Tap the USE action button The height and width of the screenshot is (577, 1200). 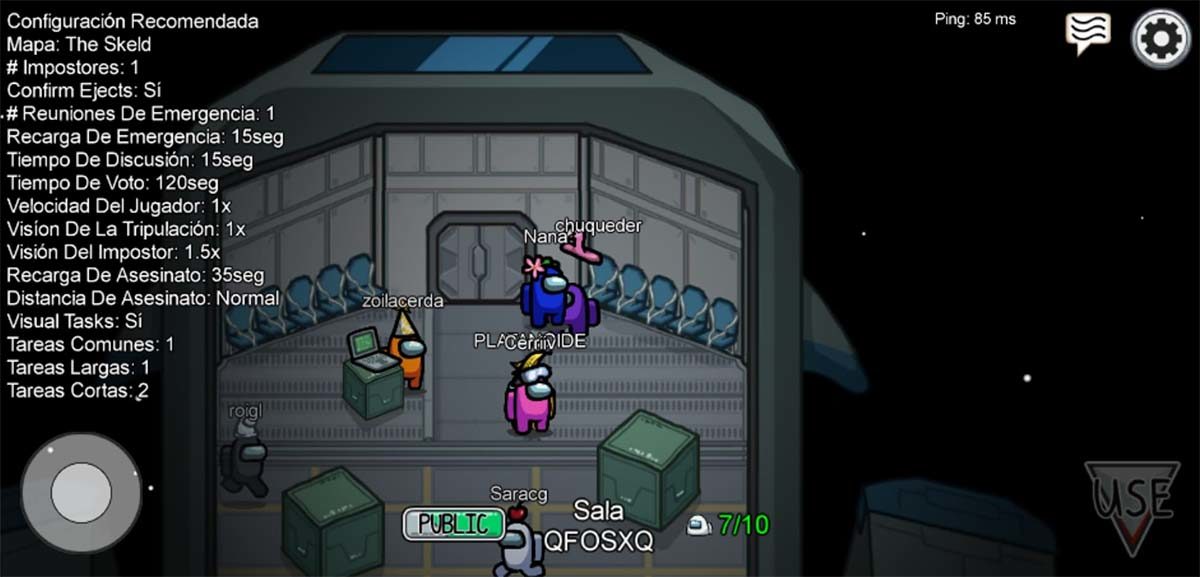pyautogui.click(x=1132, y=505)
